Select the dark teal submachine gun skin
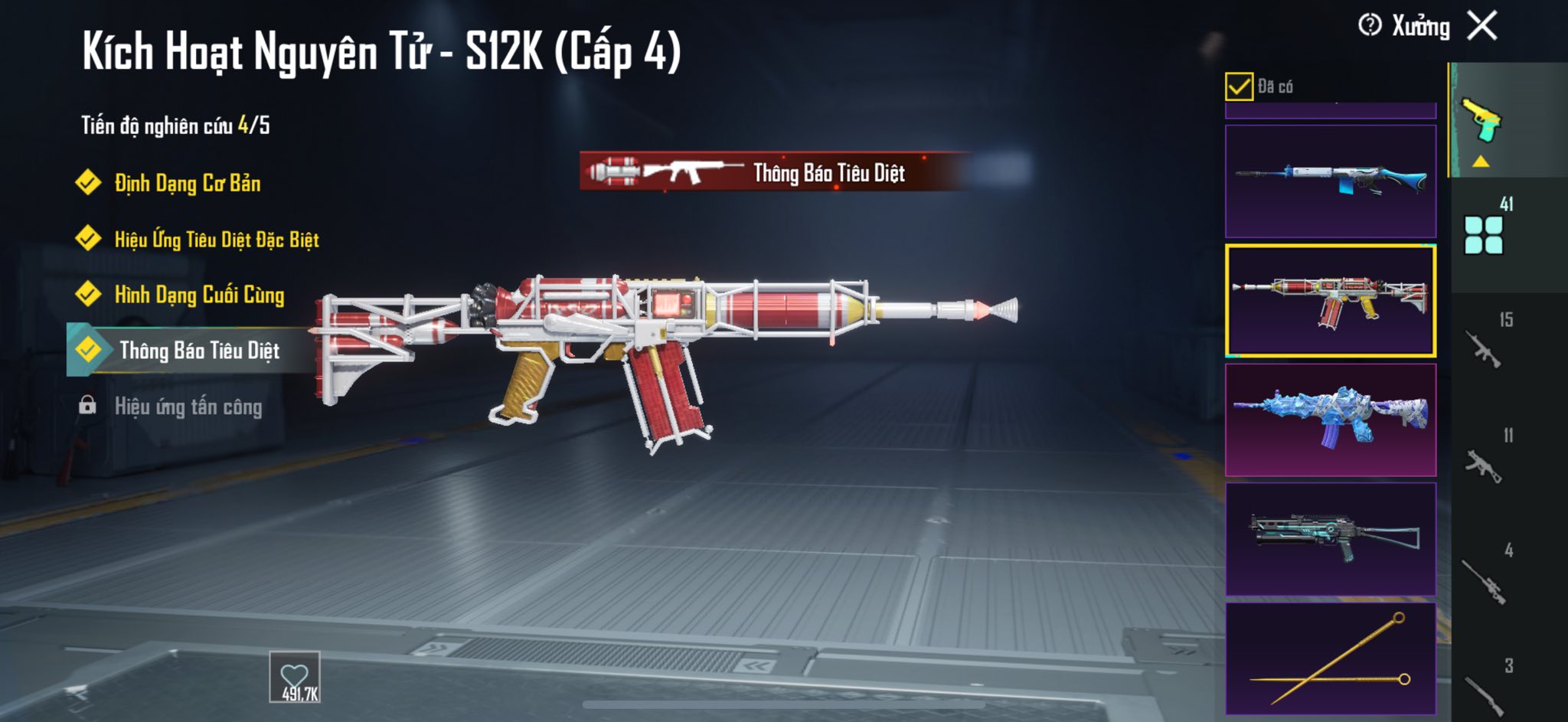 point(1331,539)
